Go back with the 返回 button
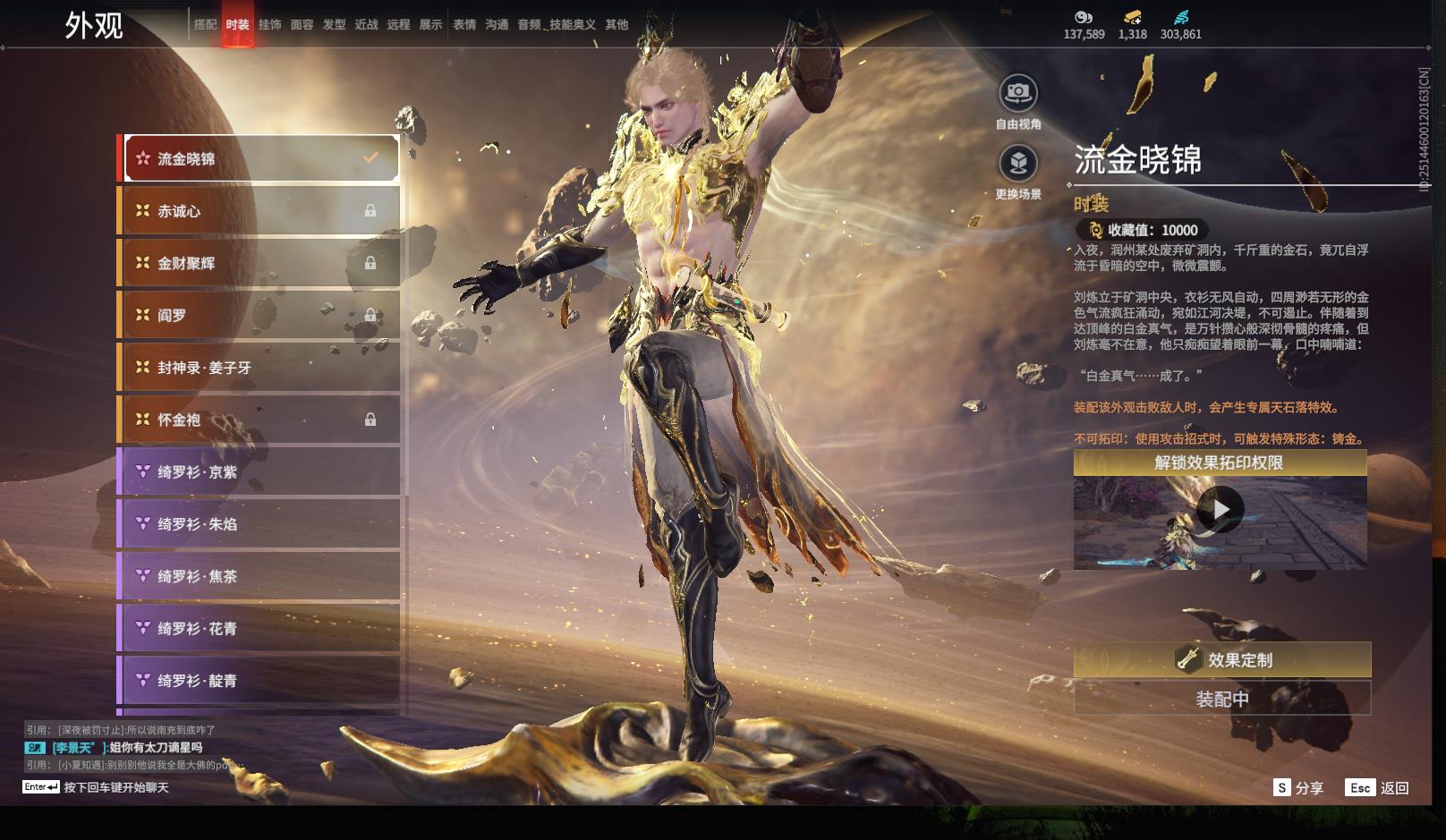The image size is (1446, 840). click(x=1378, y=788)
